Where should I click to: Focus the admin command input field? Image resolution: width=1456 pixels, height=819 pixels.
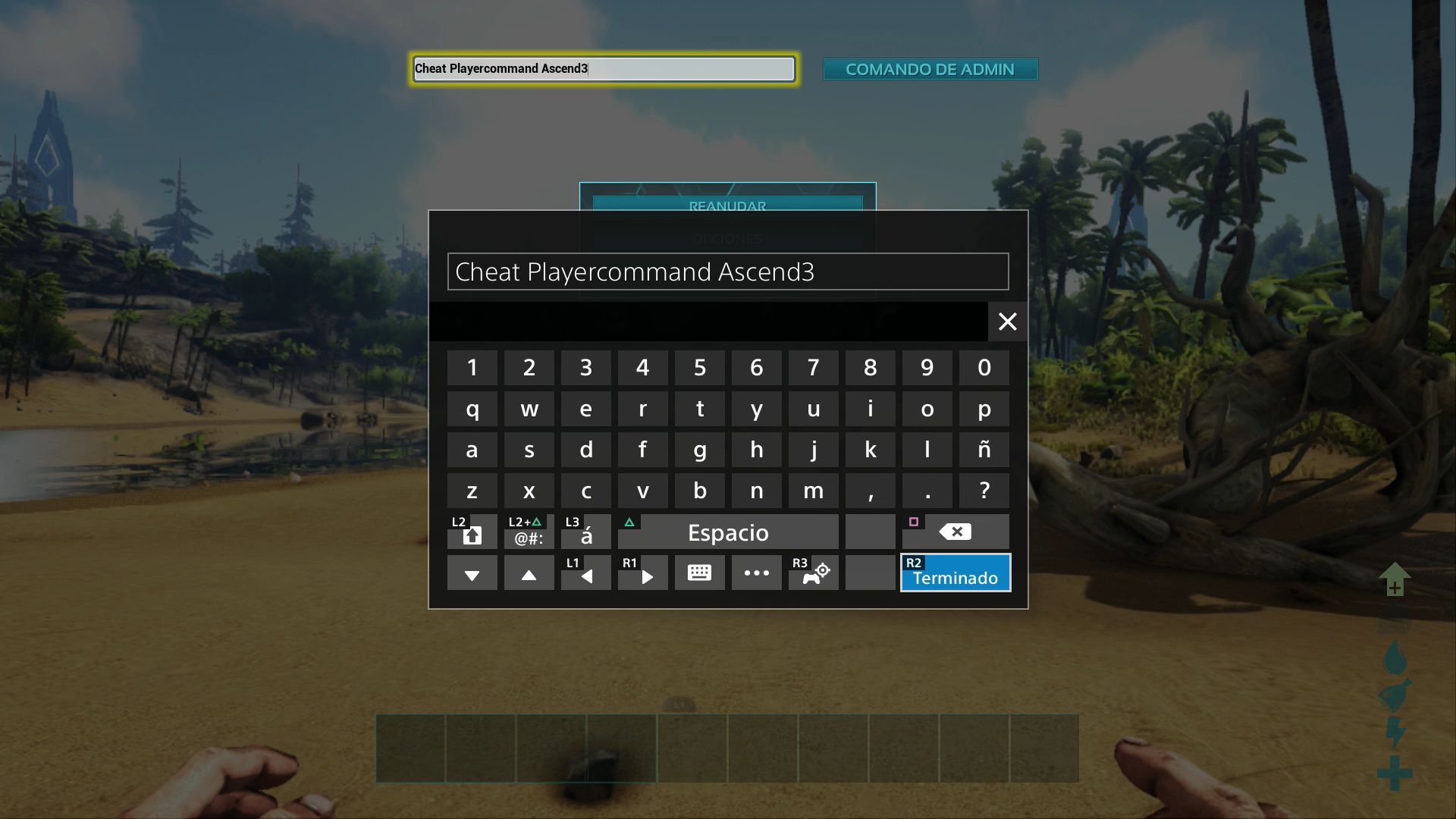click(x=604, y=69)
